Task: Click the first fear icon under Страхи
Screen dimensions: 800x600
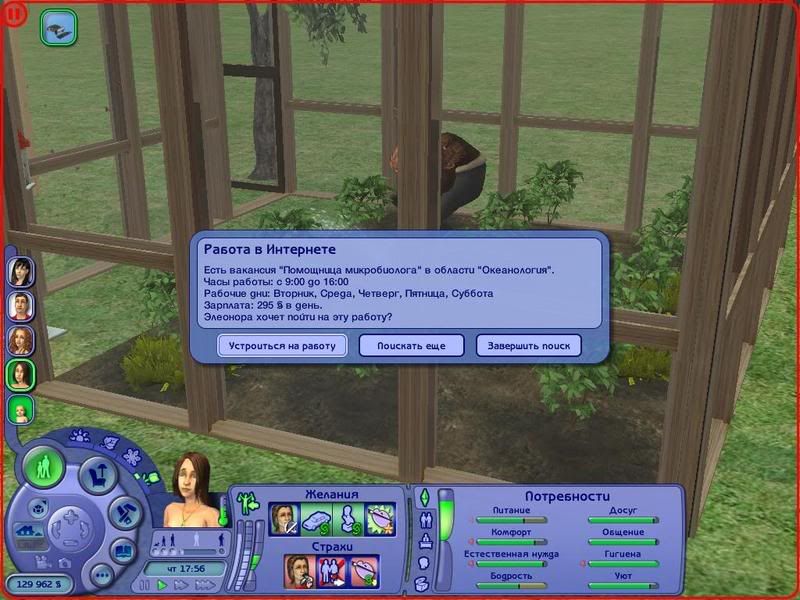Action: (x=299, y=571)
